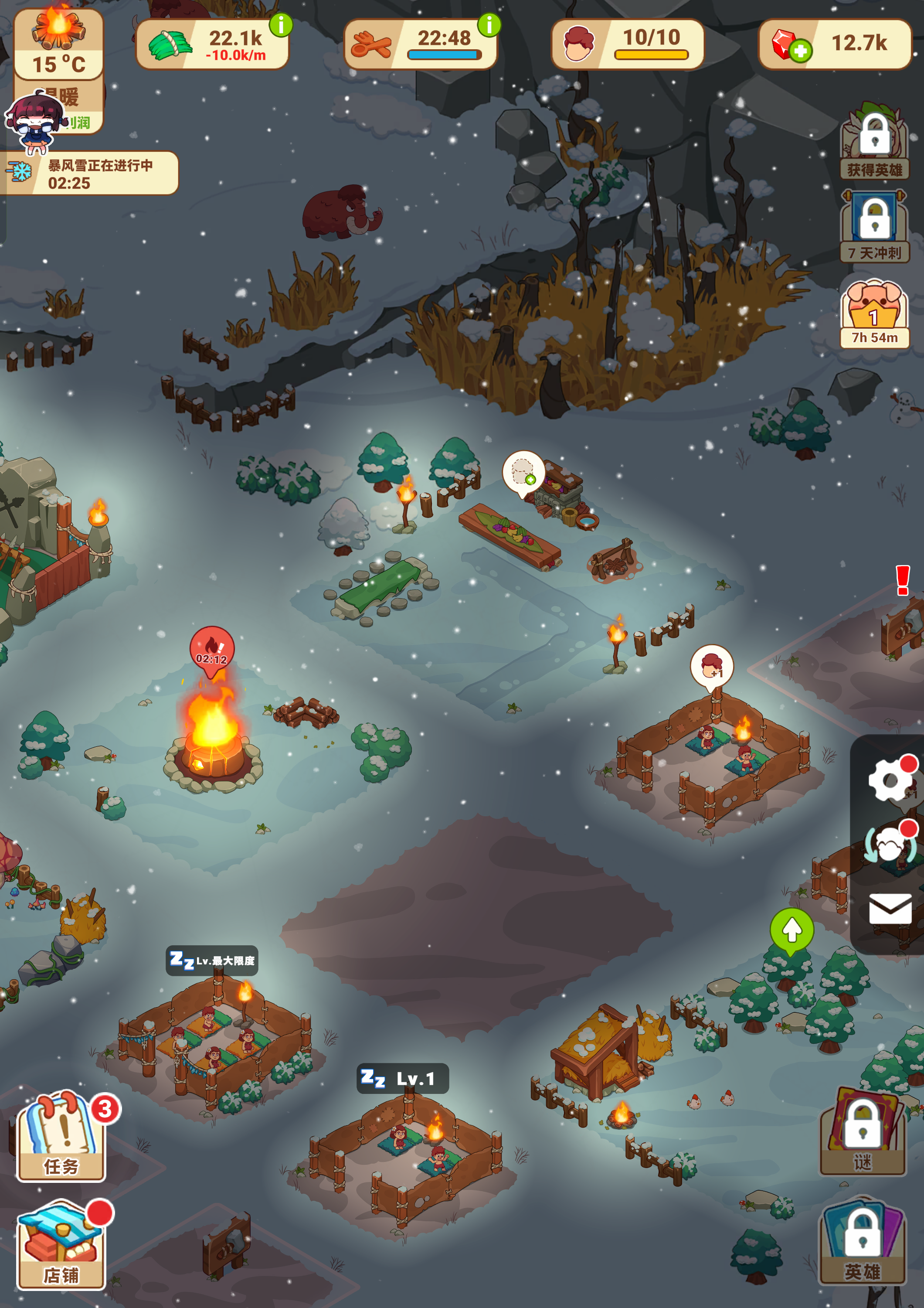Open the piggy bank timer offer
924x1308 pixels.
click(874, 313)
